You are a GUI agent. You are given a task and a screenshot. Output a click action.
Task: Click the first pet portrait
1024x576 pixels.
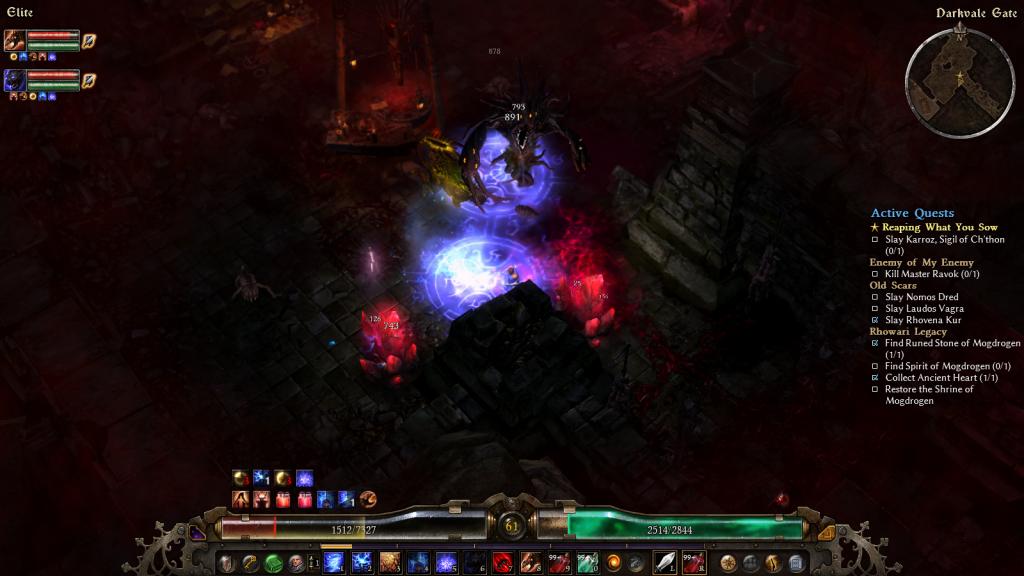(x=15, y=40)
